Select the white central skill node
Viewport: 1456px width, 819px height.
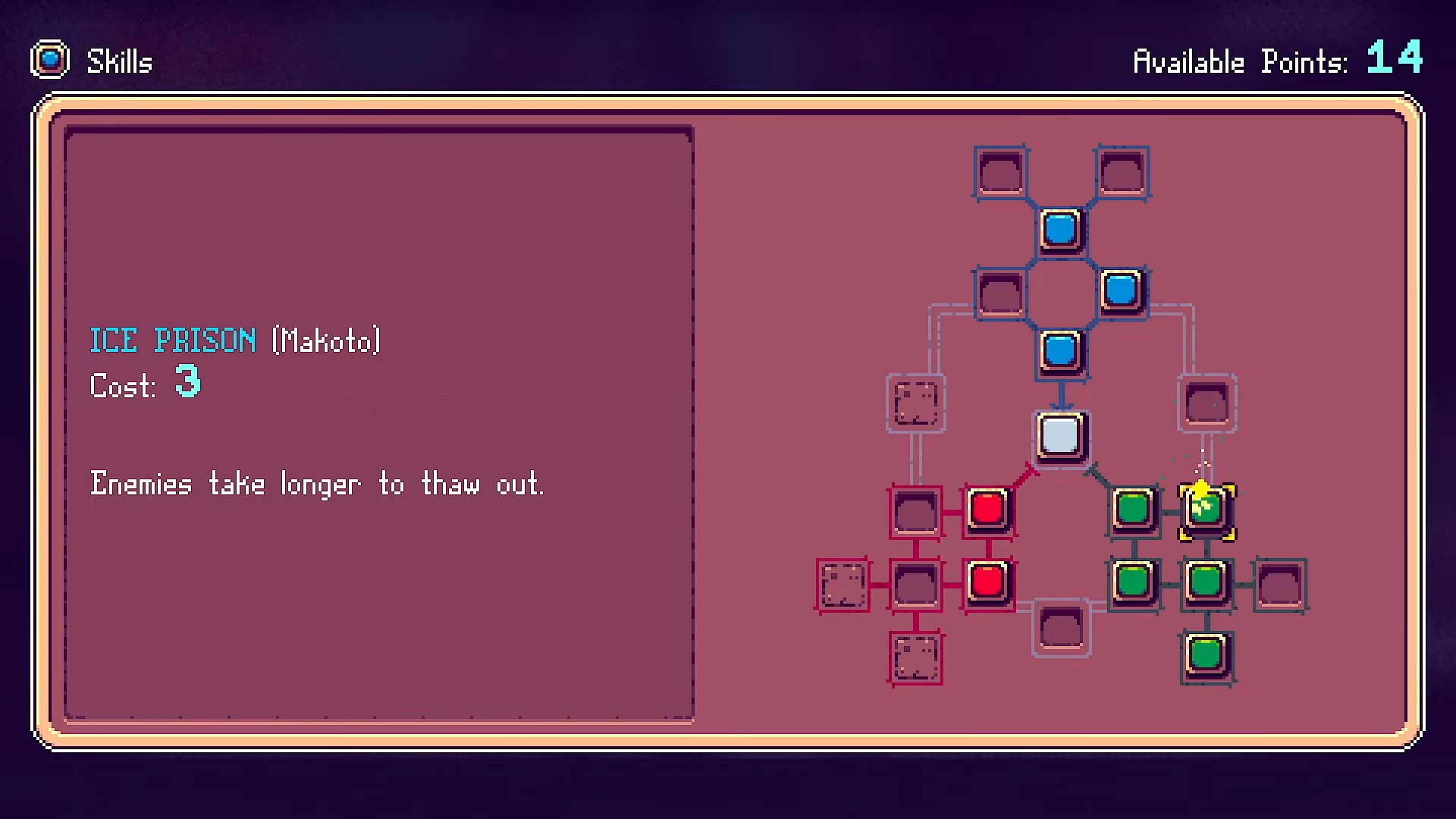(x=1060, y=438)
